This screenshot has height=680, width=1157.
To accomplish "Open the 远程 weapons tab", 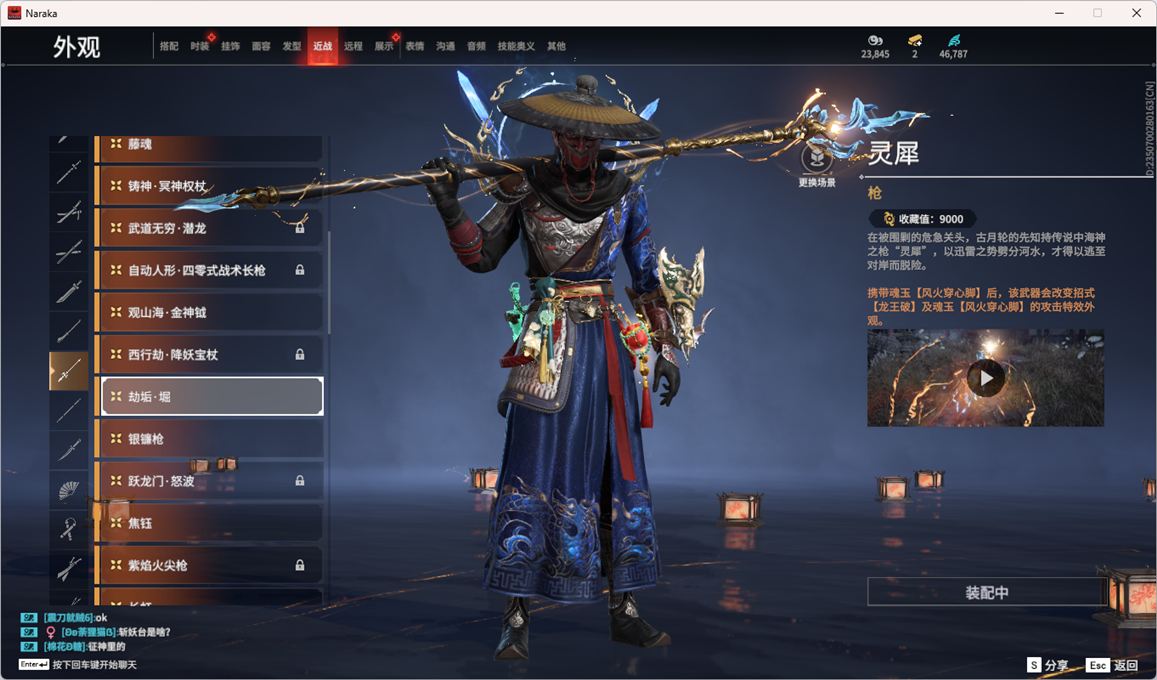I will point(353,46).
